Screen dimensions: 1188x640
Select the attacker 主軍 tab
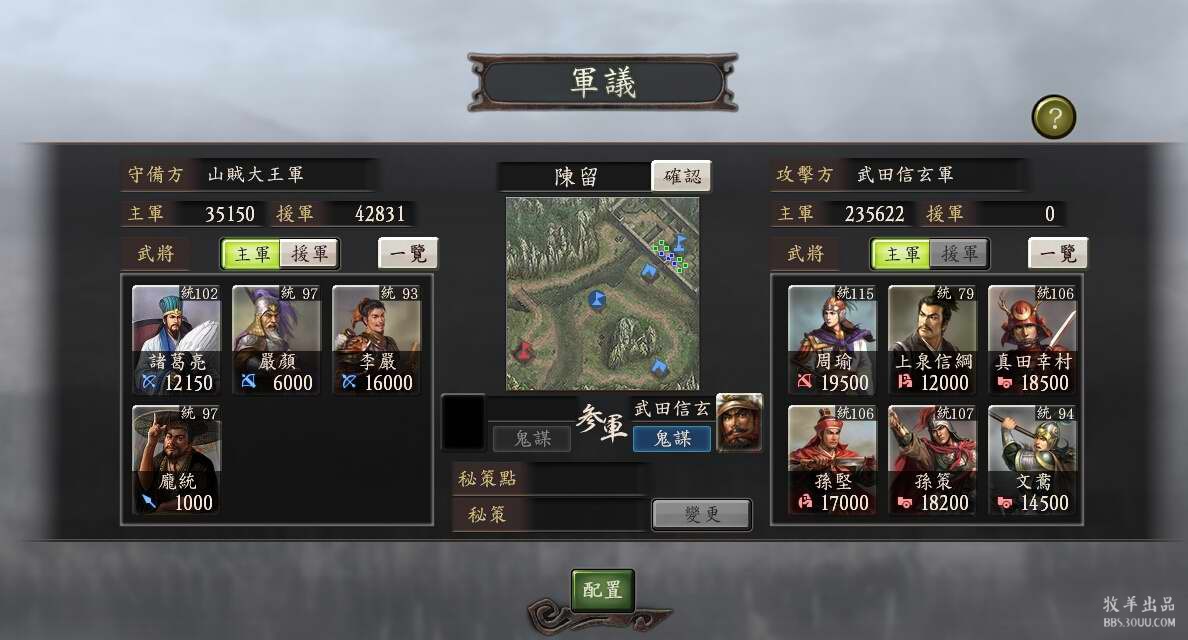[x=901, y=254]
